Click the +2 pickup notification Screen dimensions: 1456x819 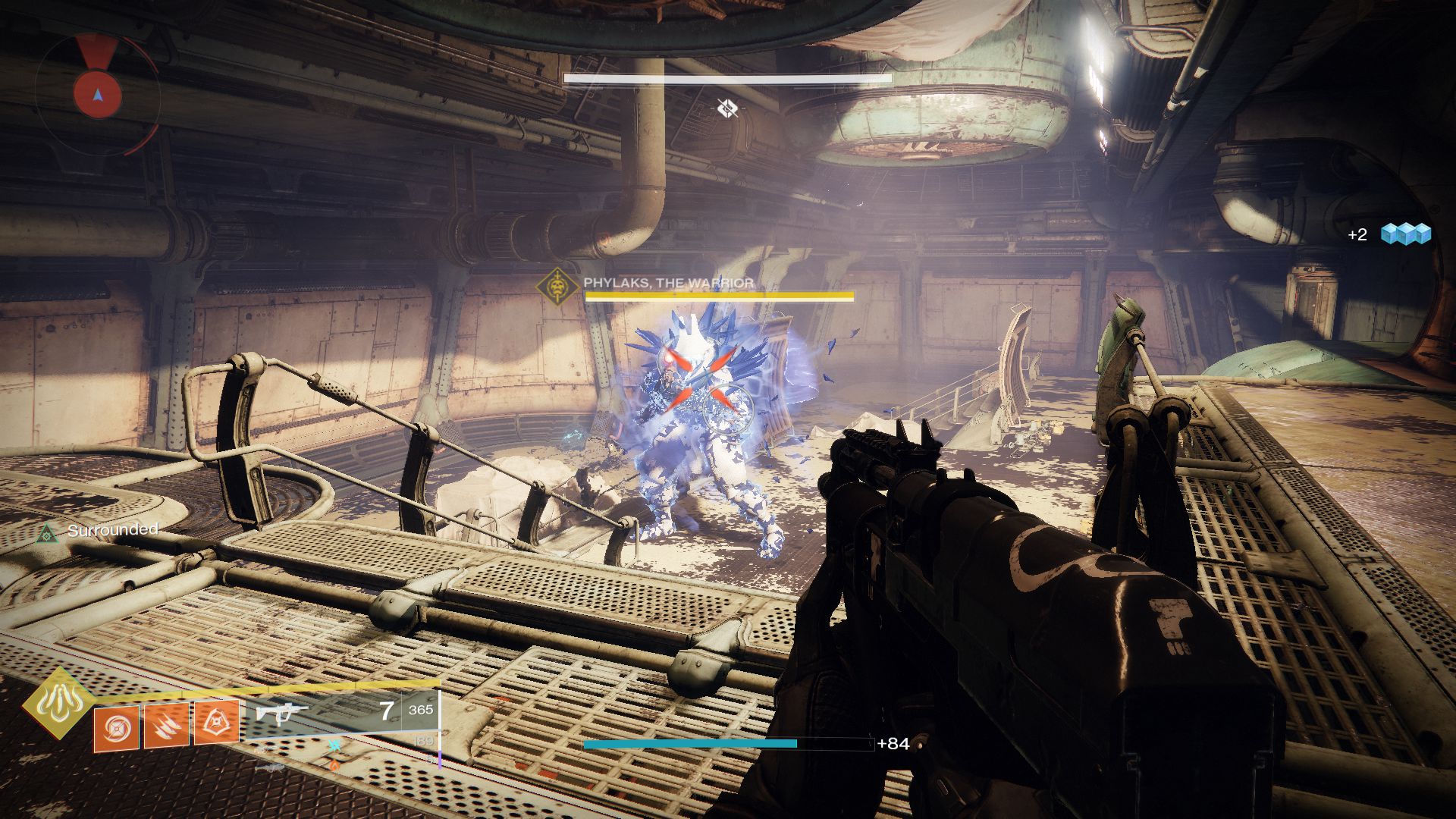click(x=1356, y=236)
